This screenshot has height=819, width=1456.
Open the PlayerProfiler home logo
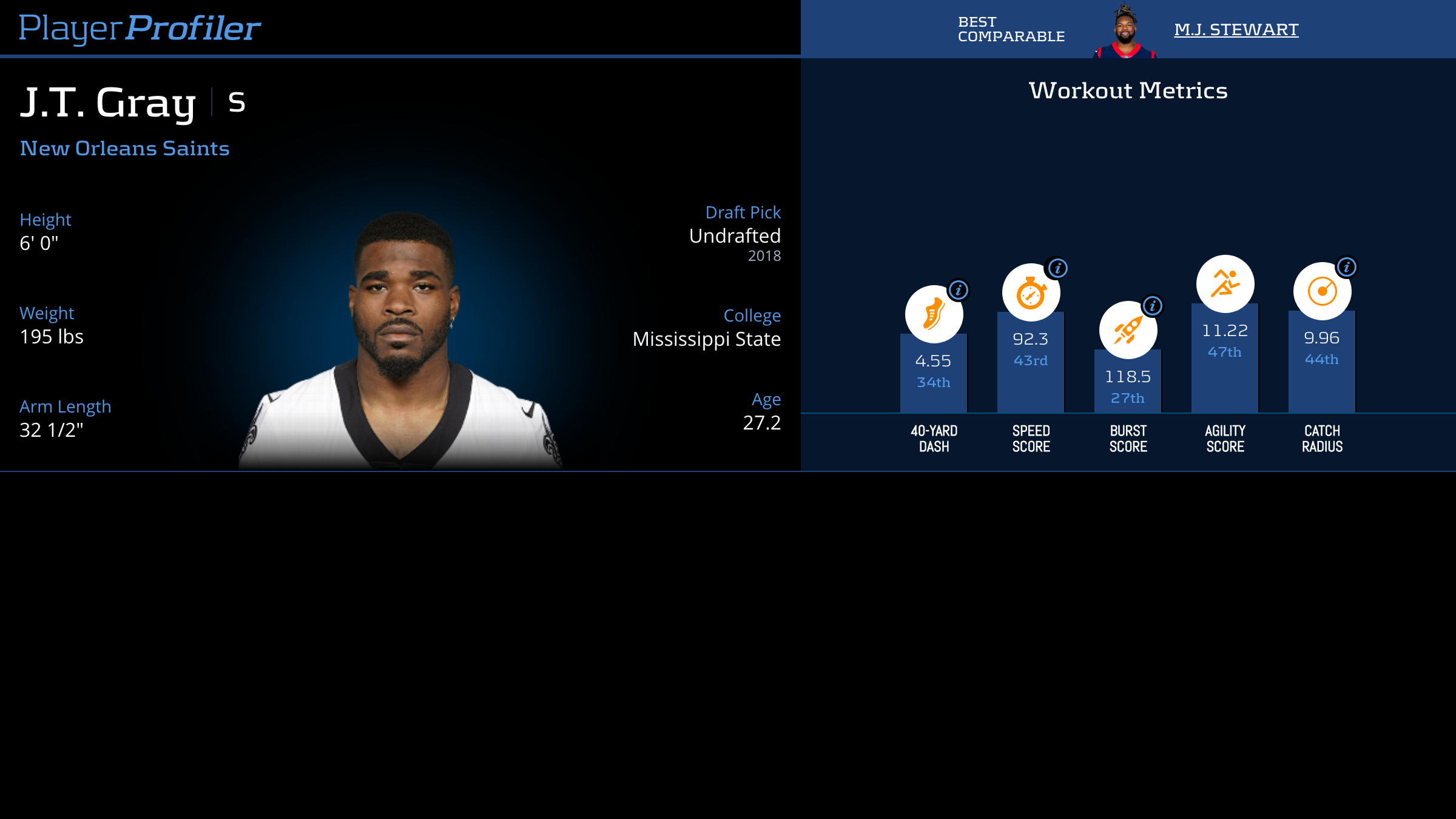pyautogui.click(x=140, y=28)
